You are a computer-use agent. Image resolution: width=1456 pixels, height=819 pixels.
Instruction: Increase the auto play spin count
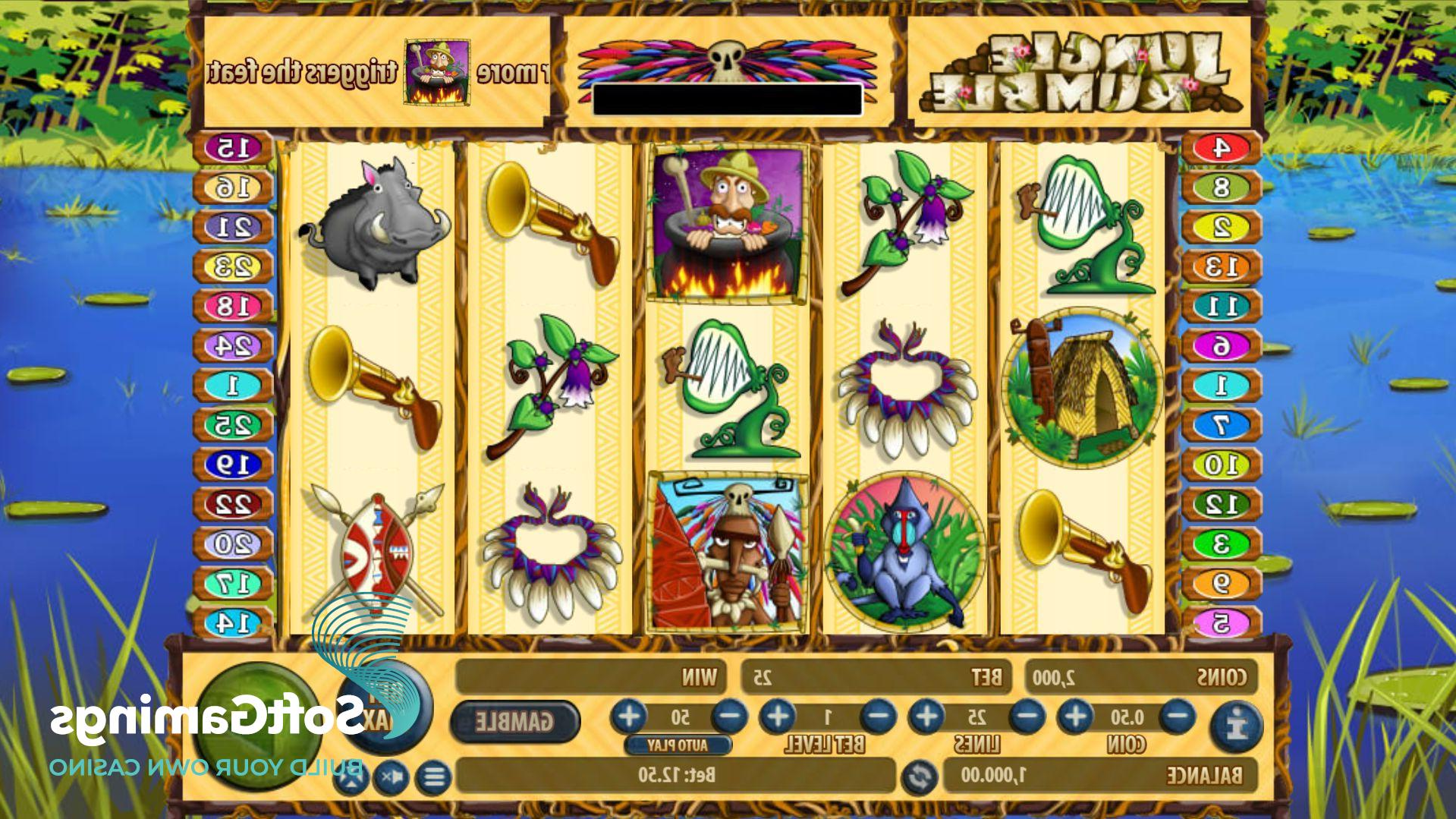[629, 717]
